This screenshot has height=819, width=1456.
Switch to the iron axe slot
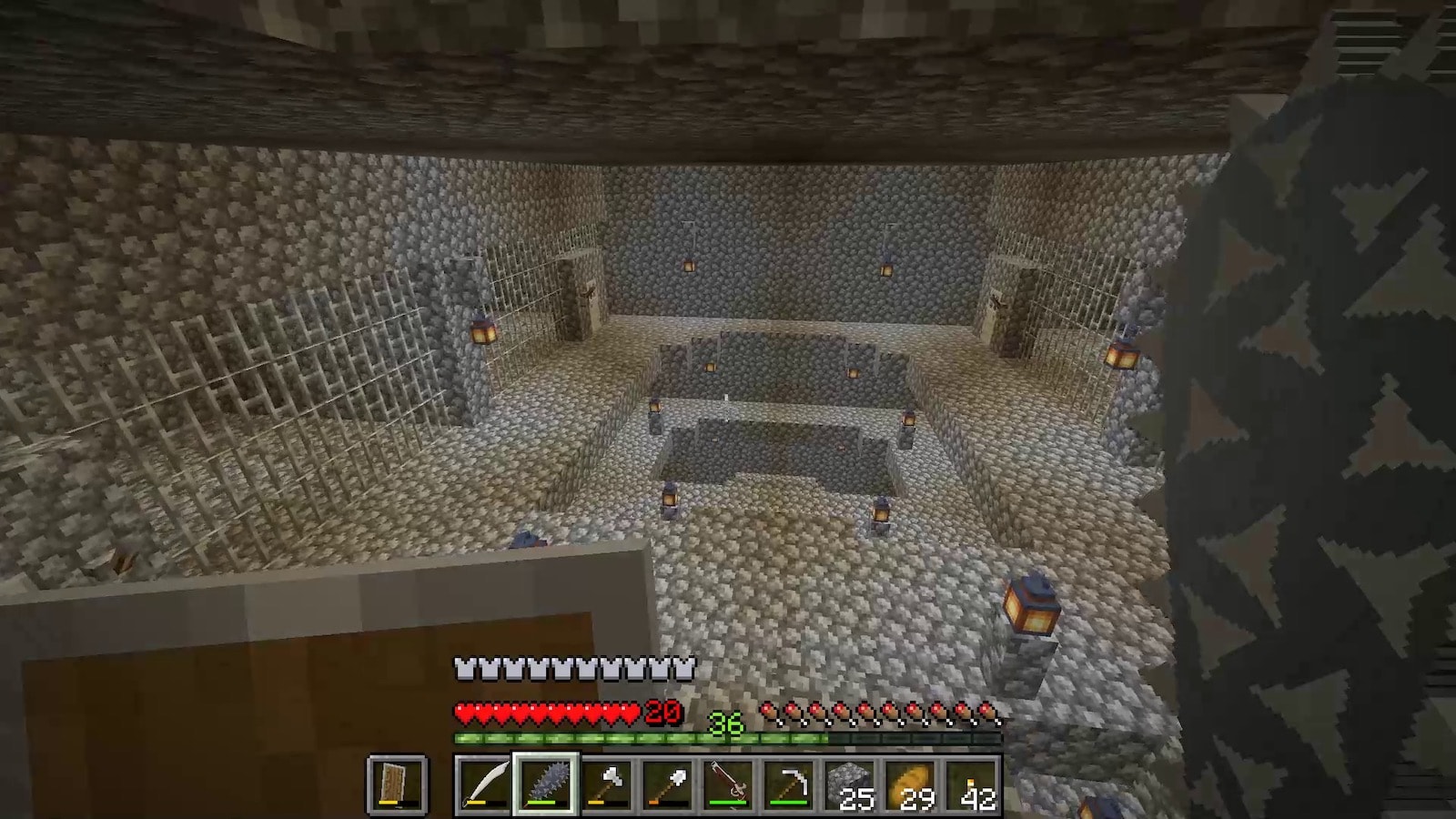click(x=606, y=784)
